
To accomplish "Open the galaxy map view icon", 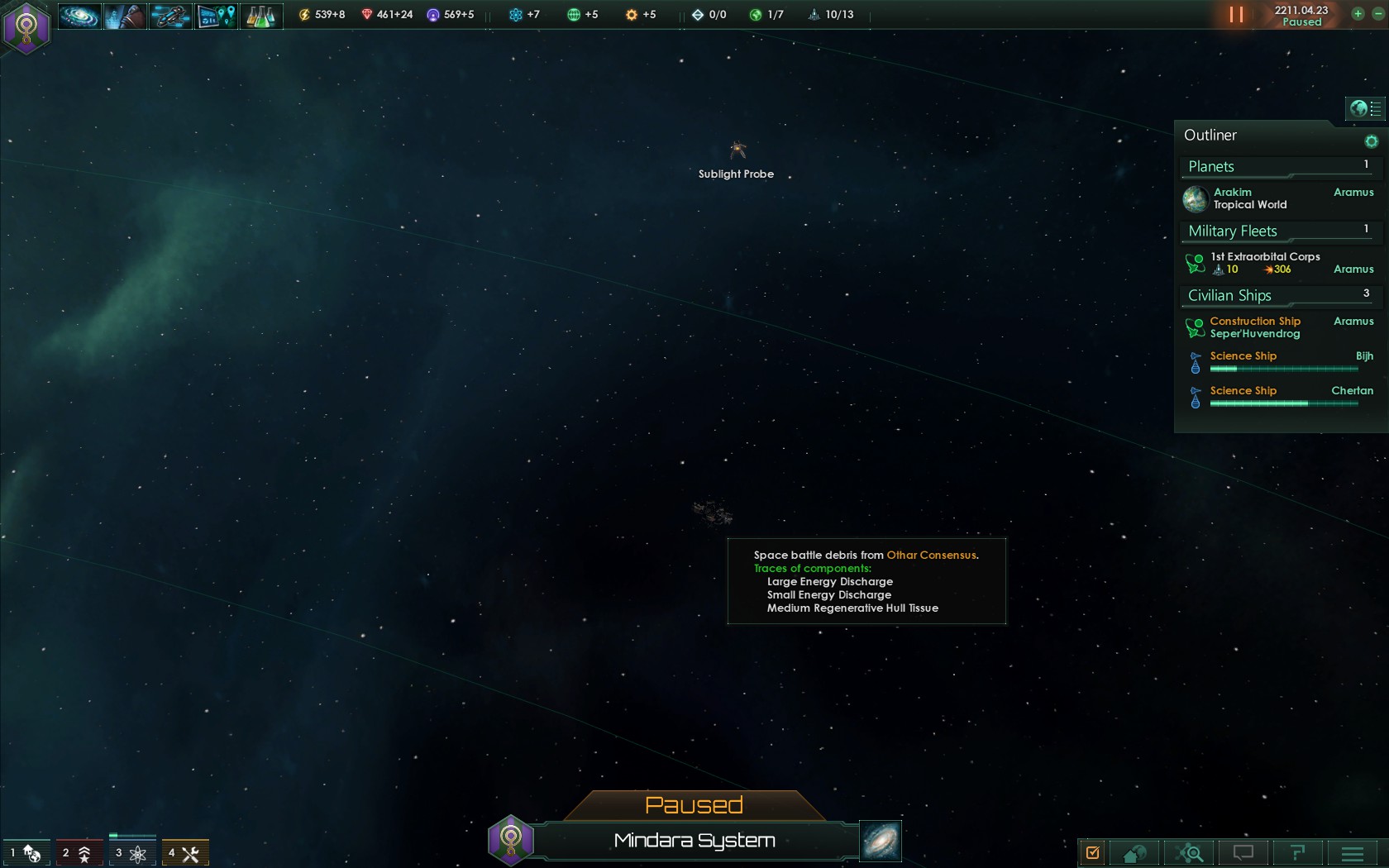I will pos(79,15).
